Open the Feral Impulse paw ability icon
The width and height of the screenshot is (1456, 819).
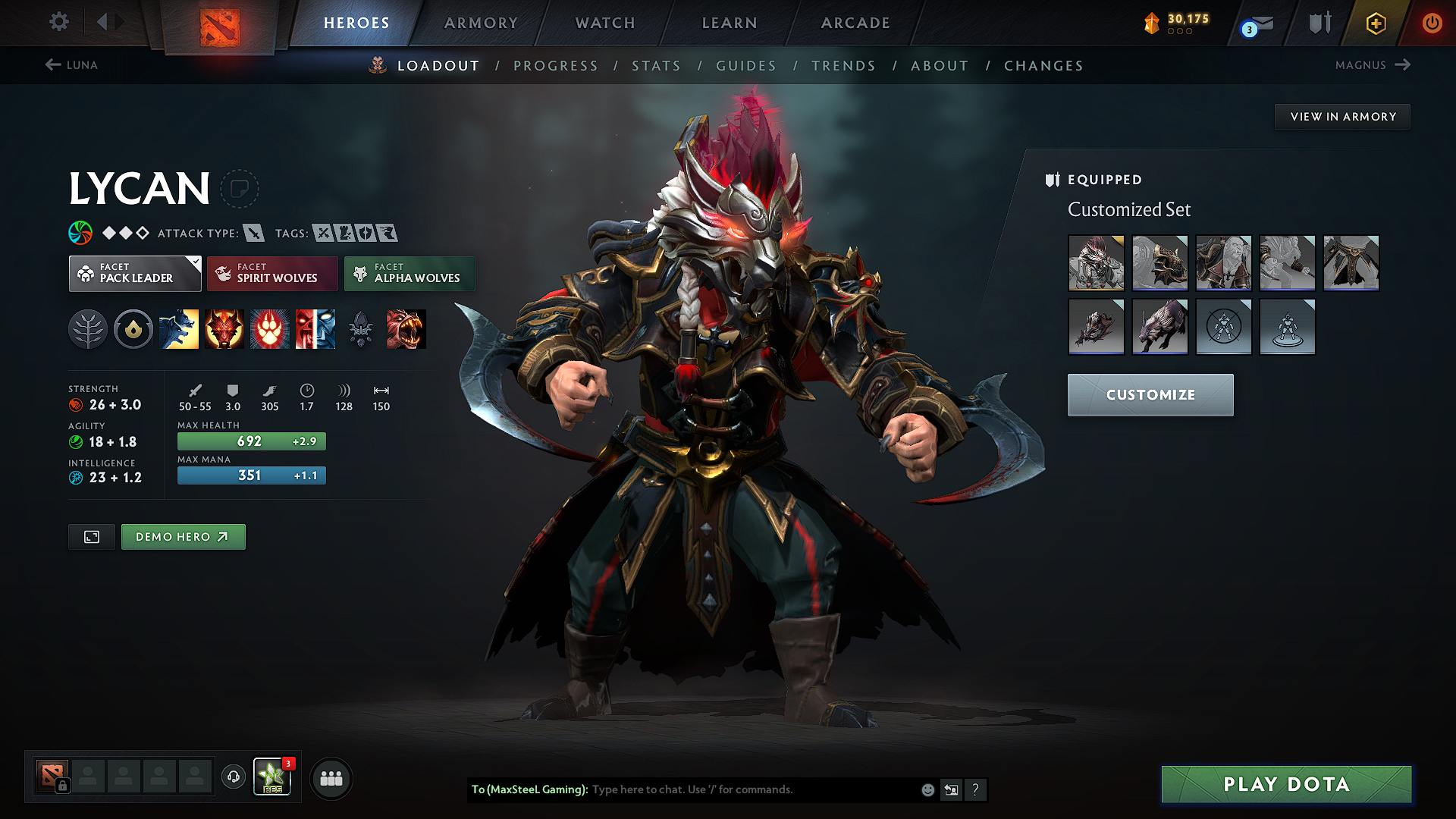coord(270,329)
